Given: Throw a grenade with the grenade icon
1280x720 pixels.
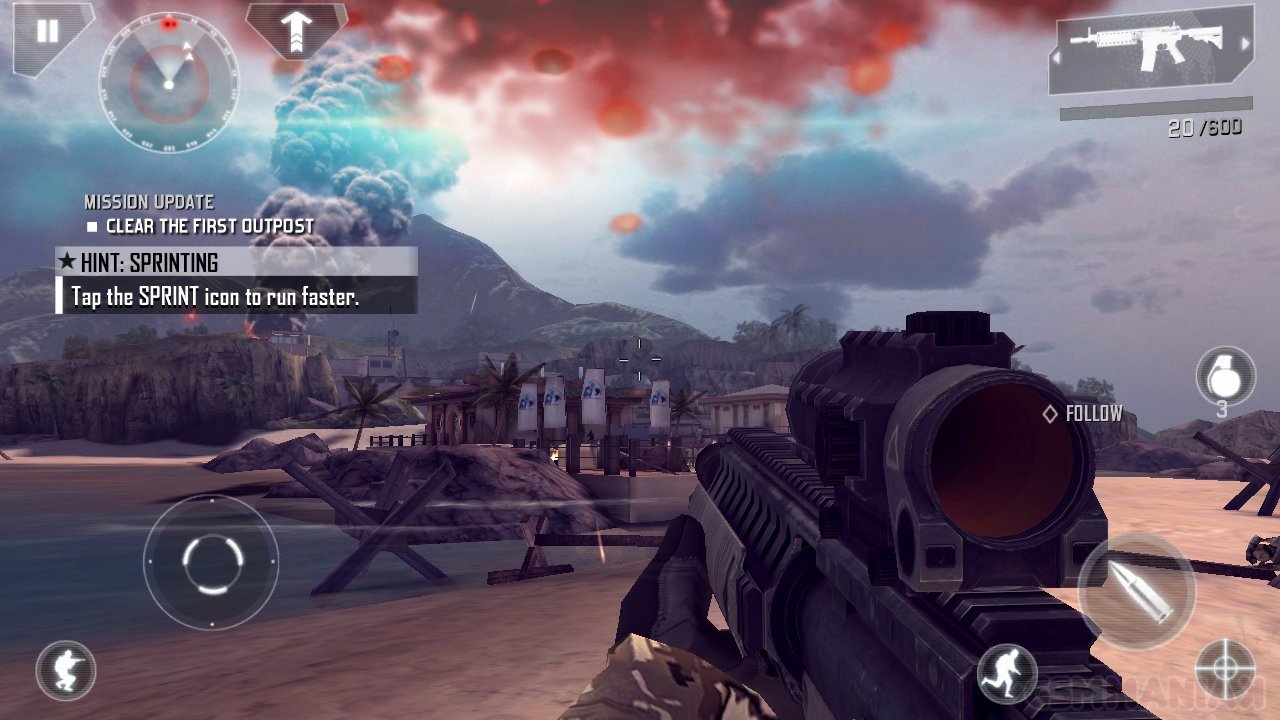Looking at the screenshot, I should [x=1225, y=375].
